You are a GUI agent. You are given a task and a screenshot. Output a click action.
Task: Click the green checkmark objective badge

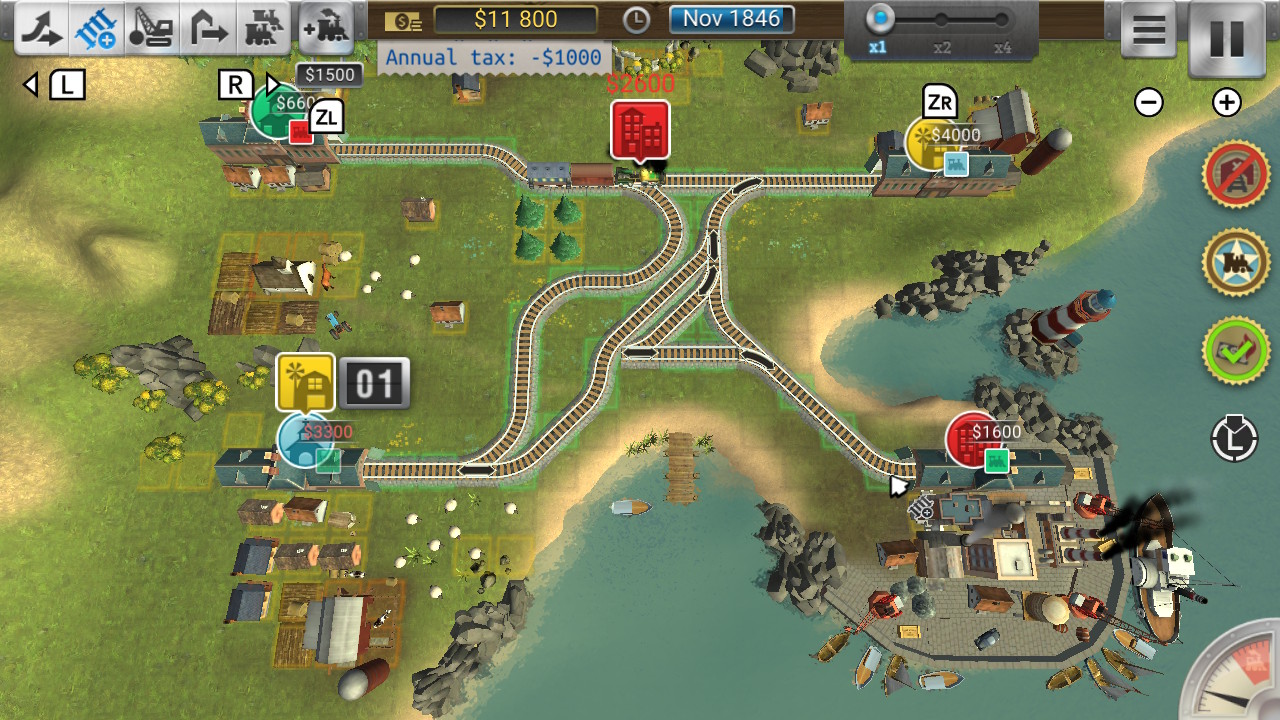click(x=1234, y=350)
